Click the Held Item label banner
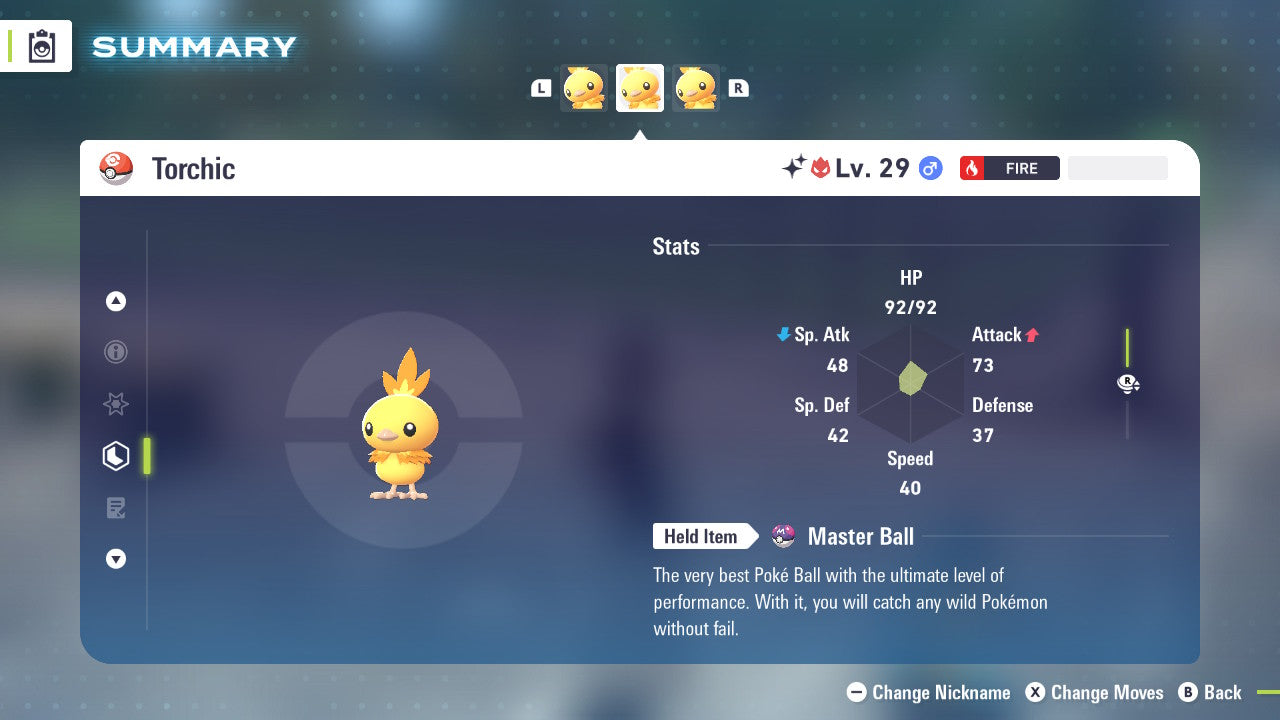 pyautogui.click(x=701, y=536)
